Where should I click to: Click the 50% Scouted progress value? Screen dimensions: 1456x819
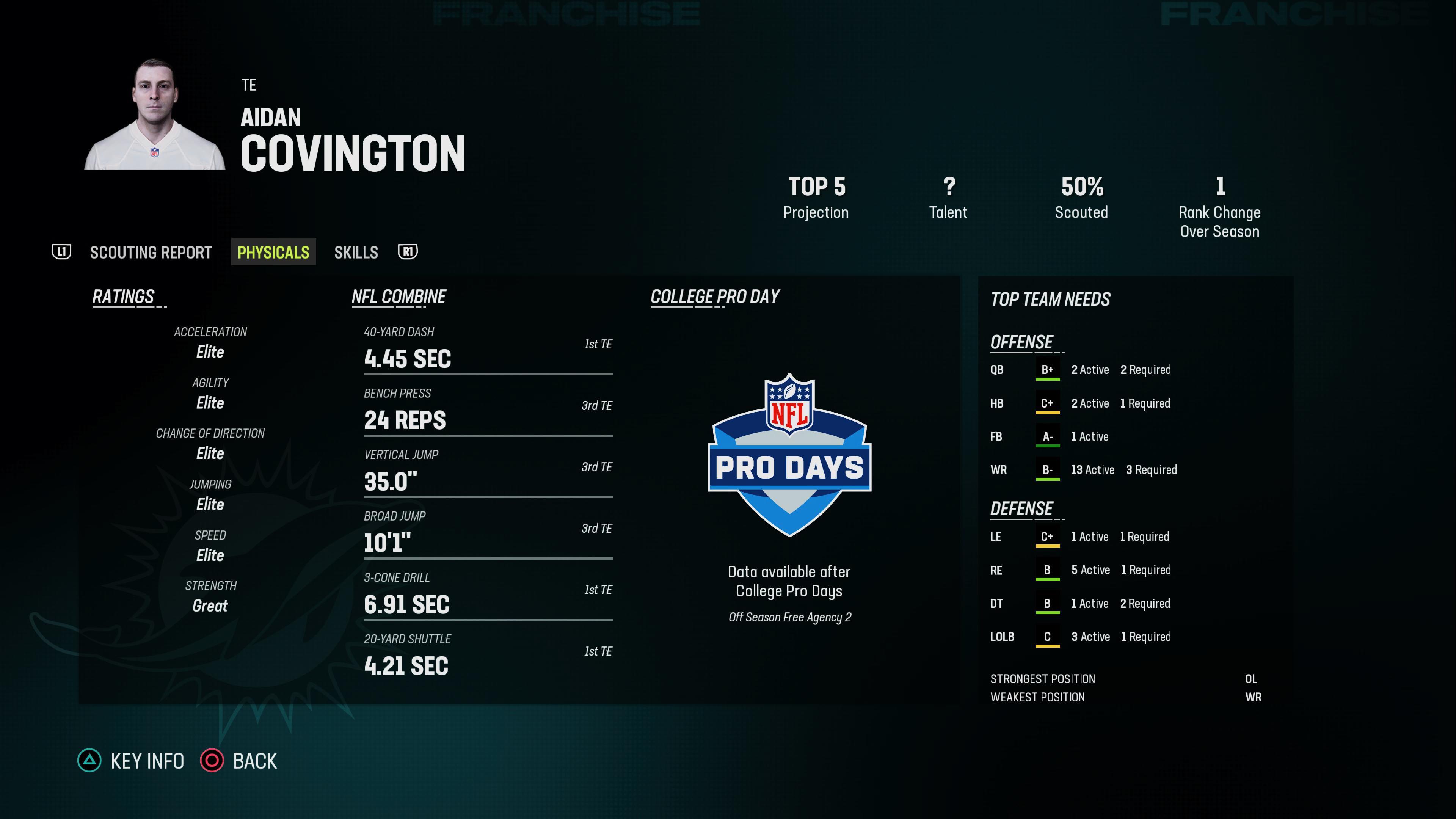(1081, 187)
